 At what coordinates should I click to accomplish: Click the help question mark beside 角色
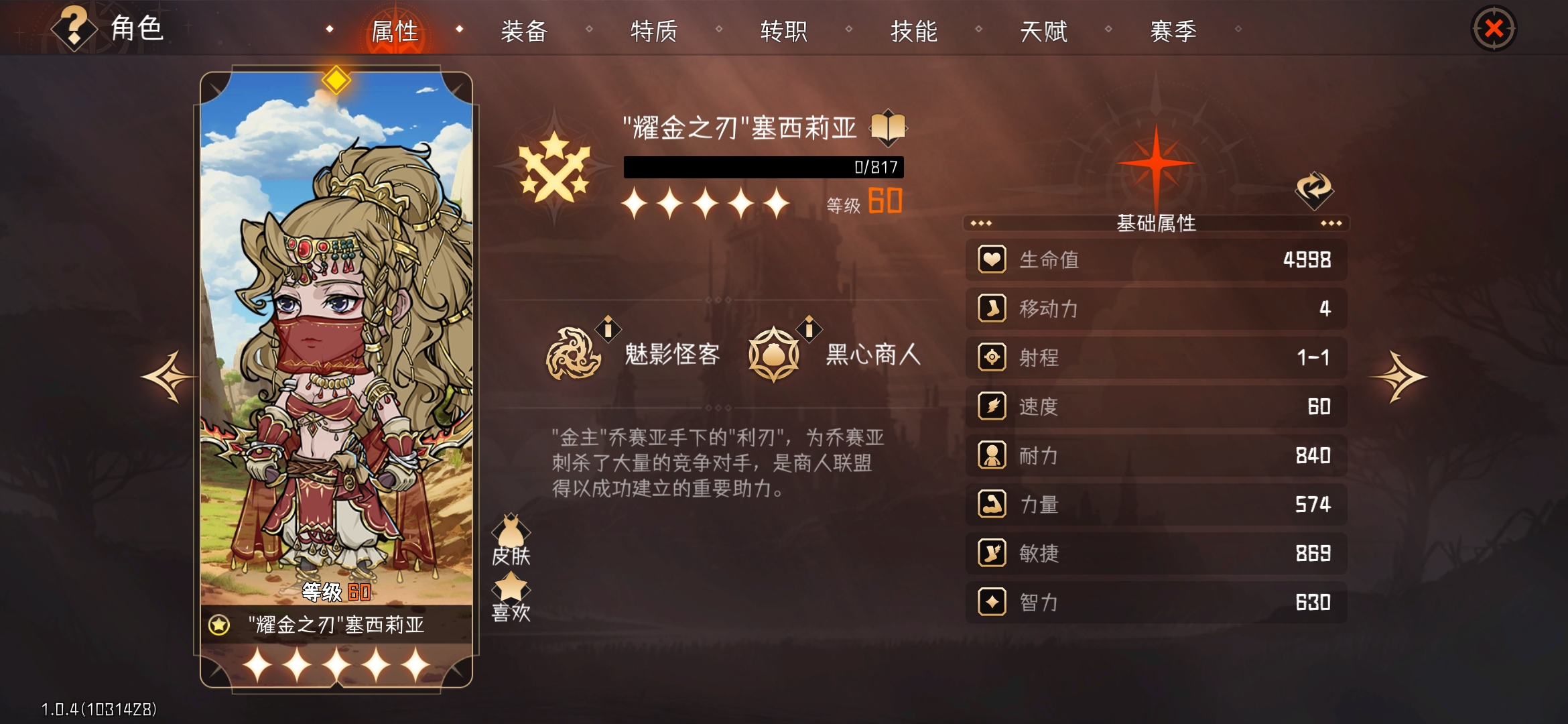click(x=74, y=28)
